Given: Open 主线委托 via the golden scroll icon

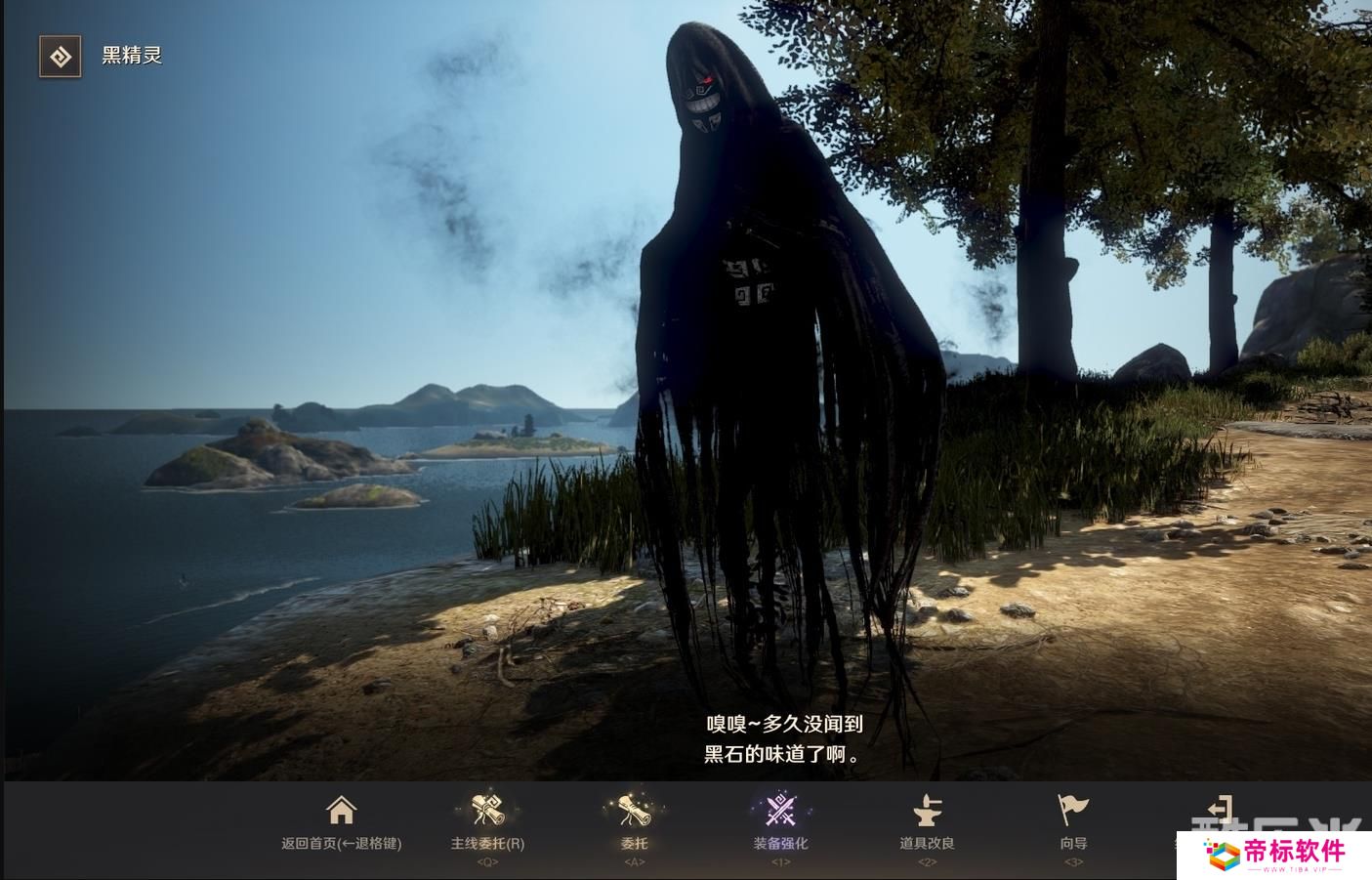Looking at the screenshot, I should (487, 809).
